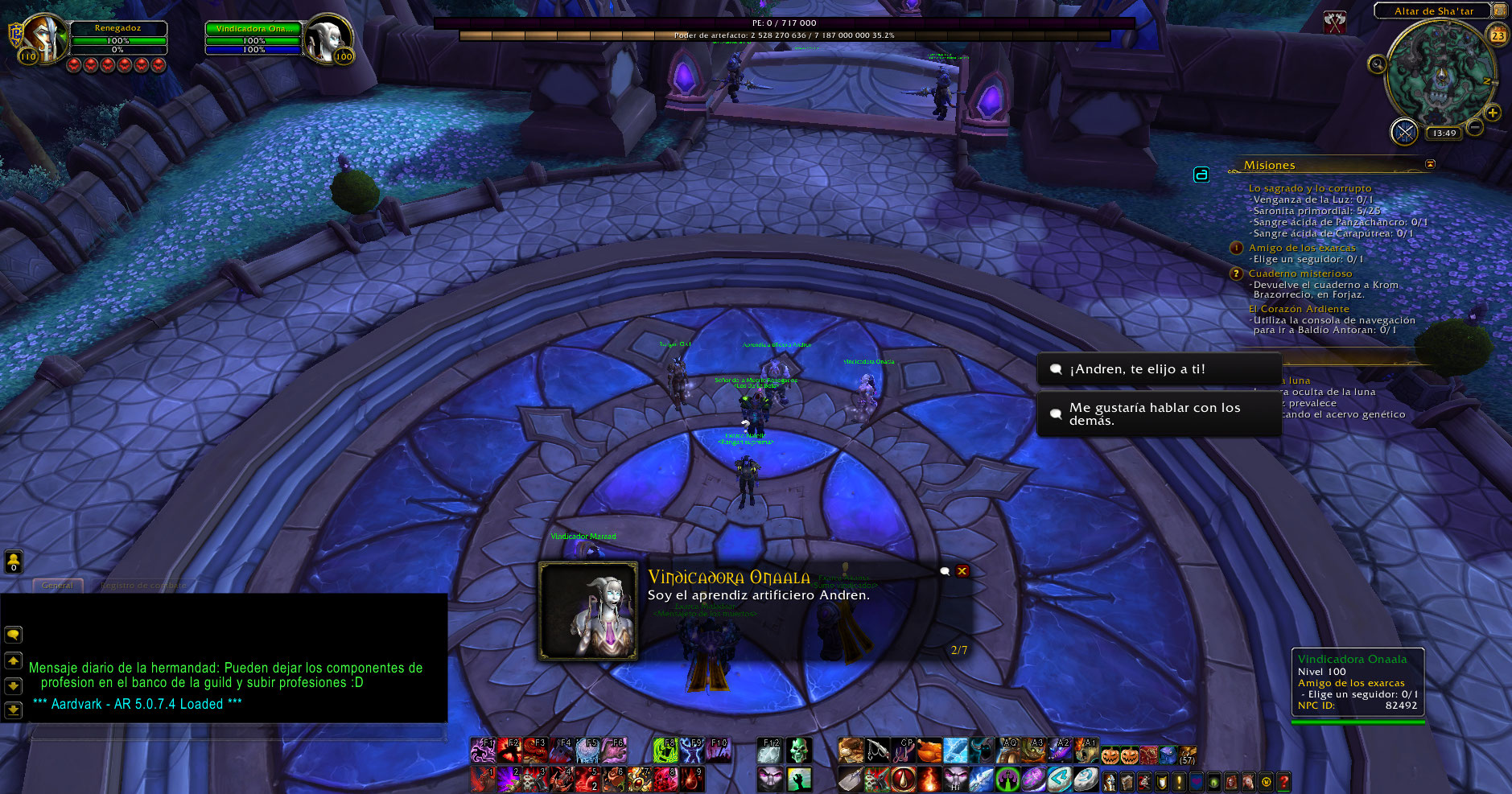This screenshot has height=794, width=1512.
Task: Click the minimap tracking magnifier button
Action: tap(1377, 64)
